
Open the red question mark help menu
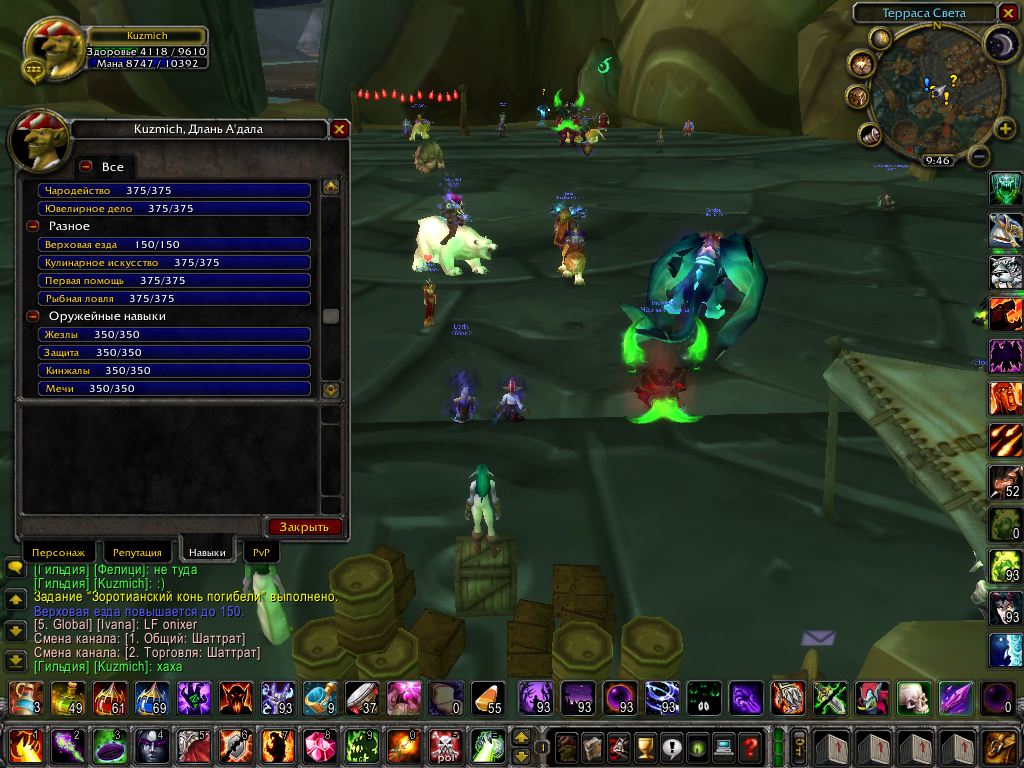pyautogui.click(x=750, y=746)
